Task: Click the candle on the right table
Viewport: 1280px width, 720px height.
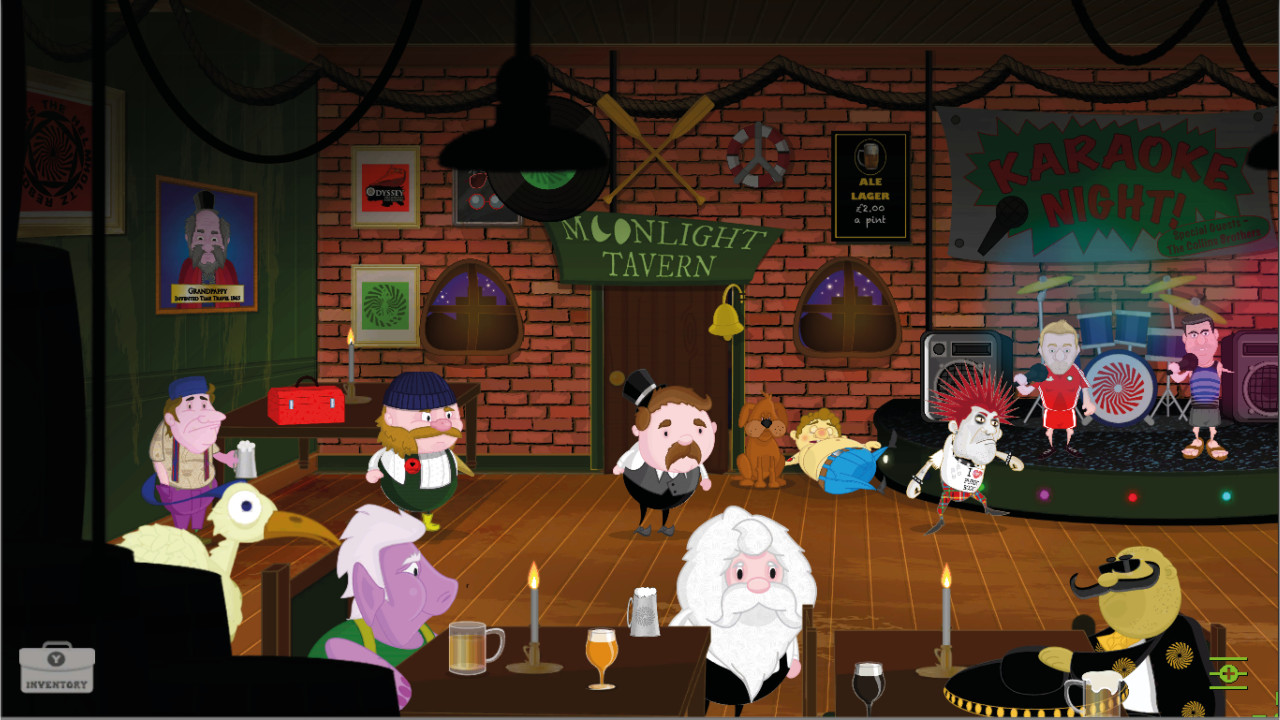Action: pos(944,613)
